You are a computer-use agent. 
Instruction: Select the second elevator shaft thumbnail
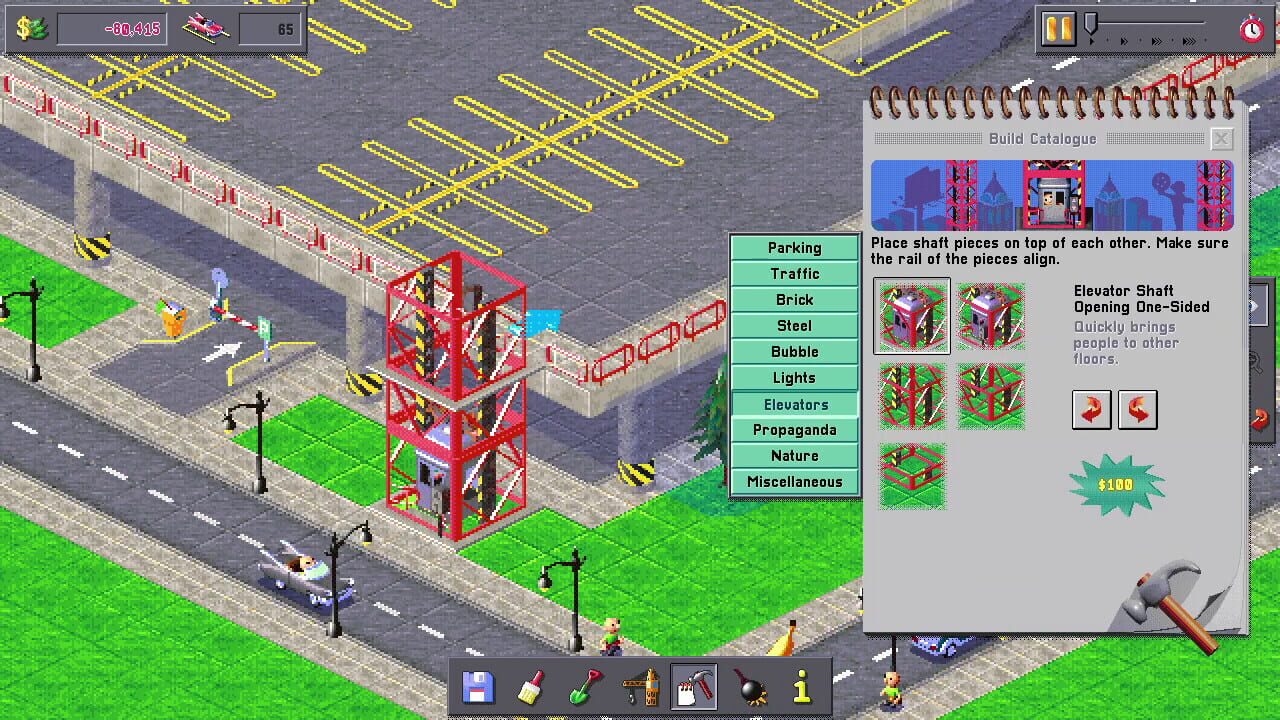991,317
